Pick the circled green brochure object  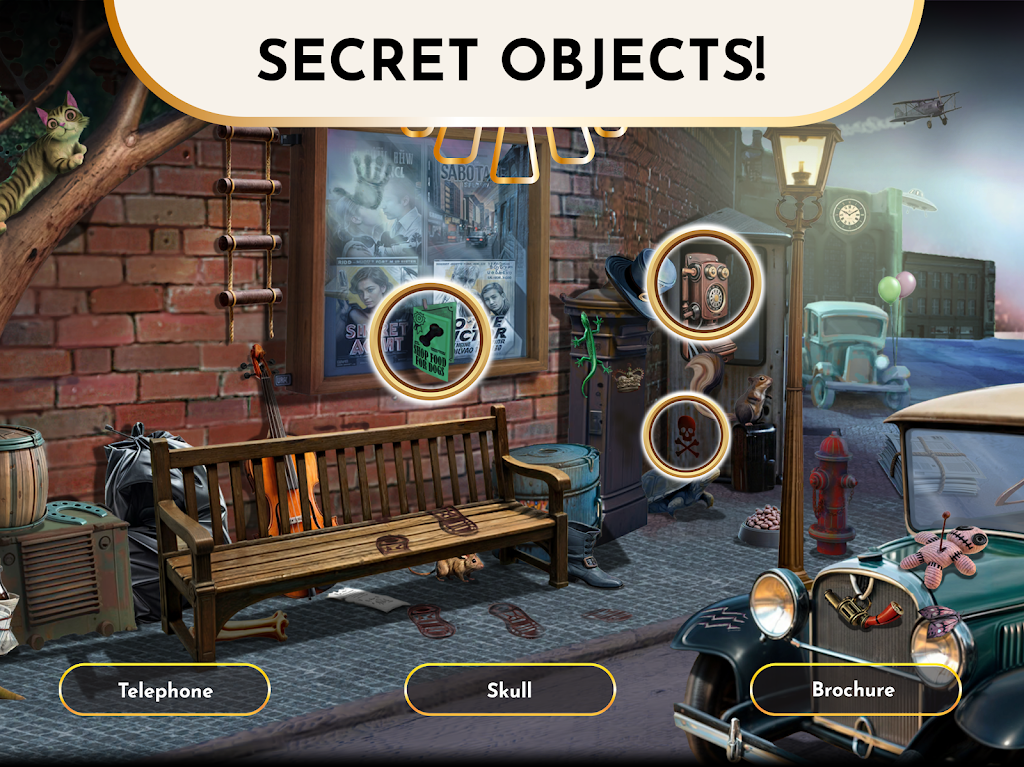430,338
